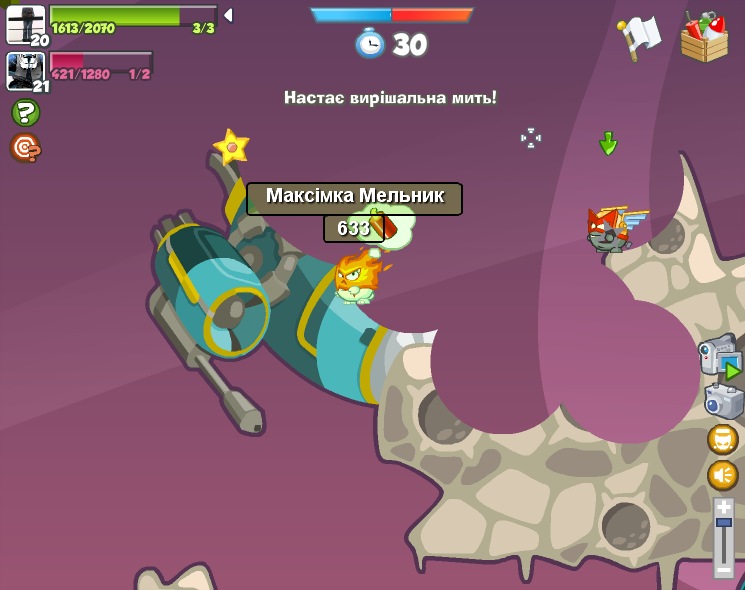Open the weapons crate
745x590 pixels.
(704, 37)
